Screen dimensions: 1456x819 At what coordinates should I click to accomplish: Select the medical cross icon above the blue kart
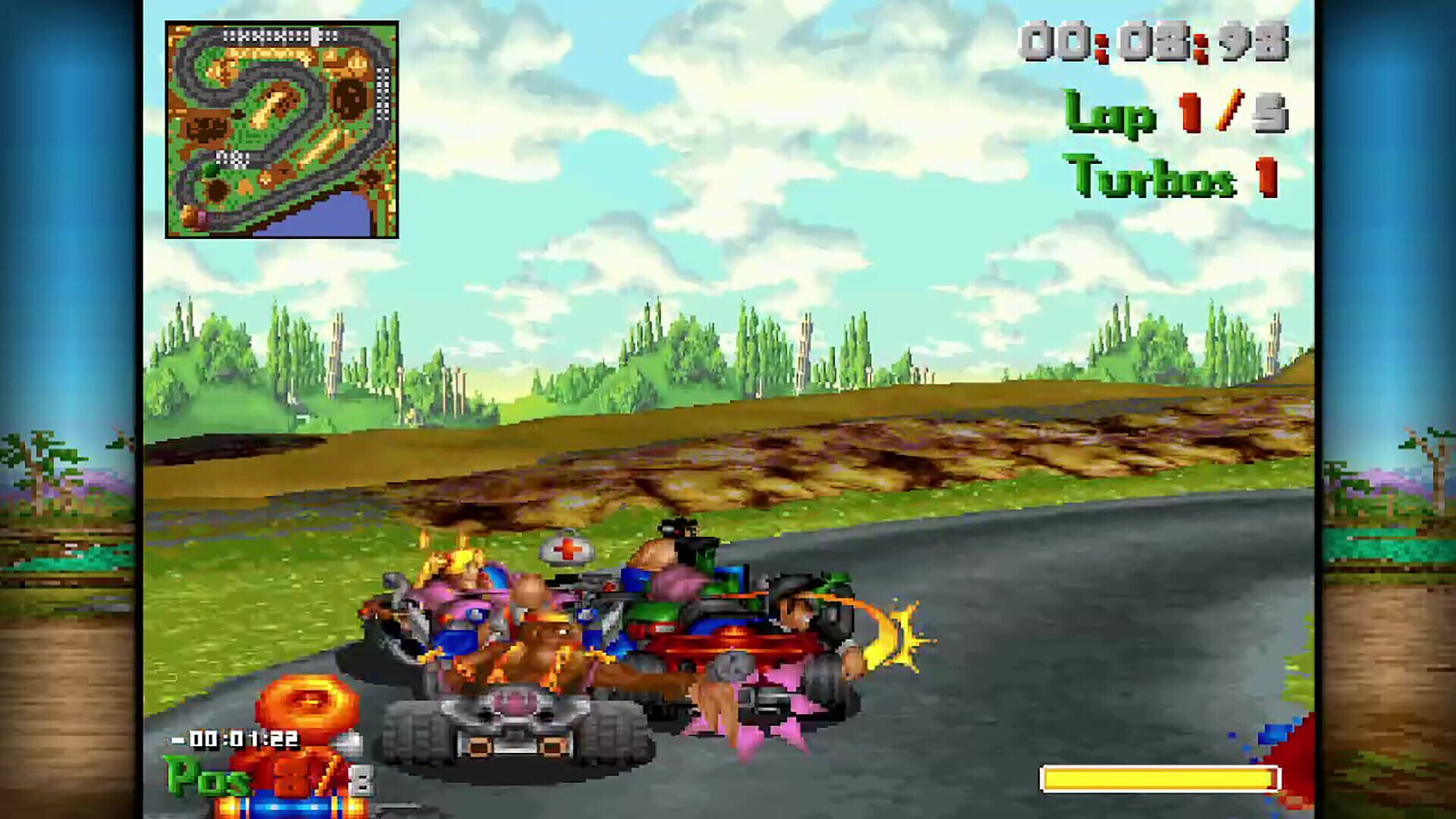566,550
